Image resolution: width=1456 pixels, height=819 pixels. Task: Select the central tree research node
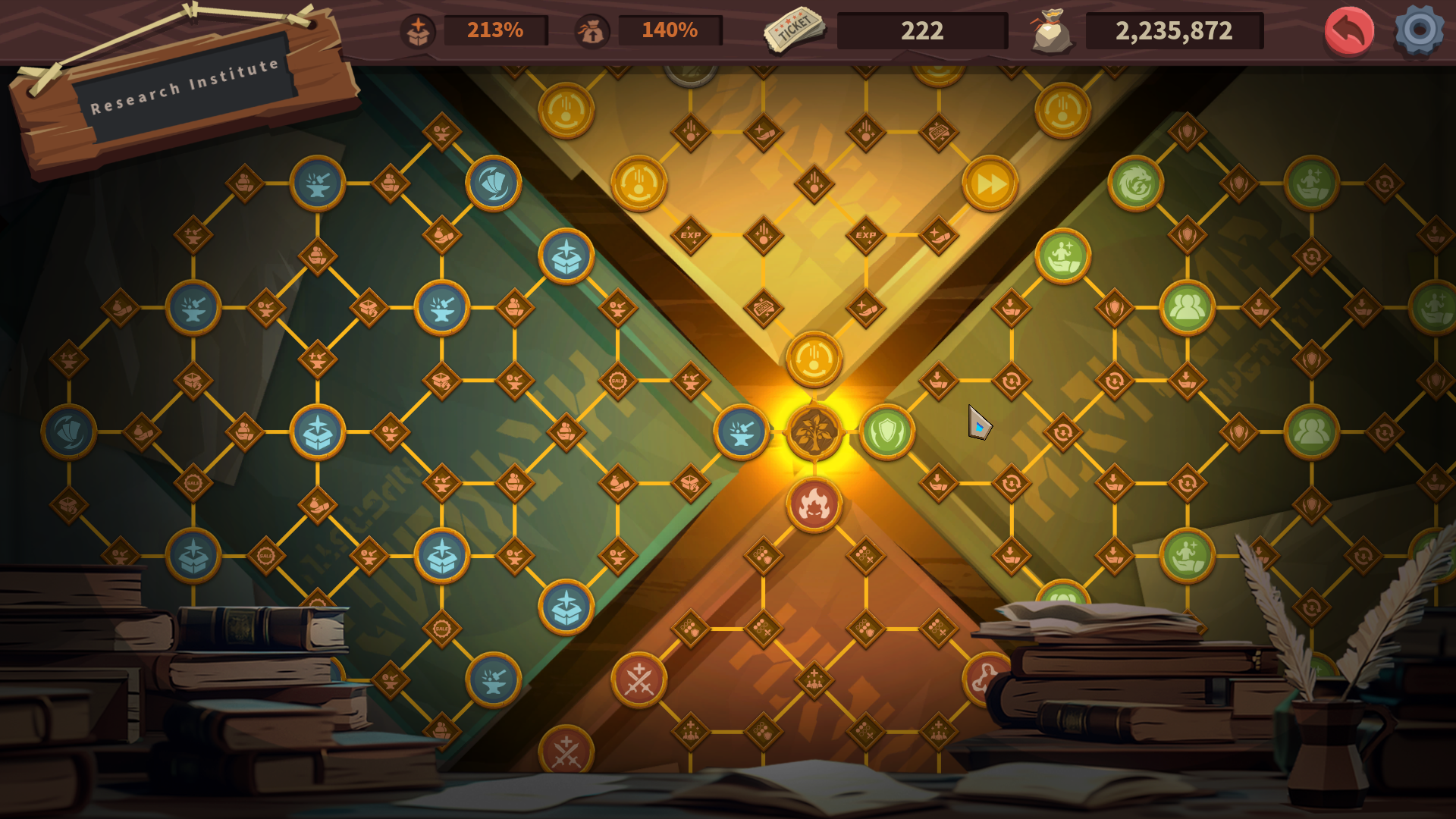pyautogui.click(x=814, y=431)
